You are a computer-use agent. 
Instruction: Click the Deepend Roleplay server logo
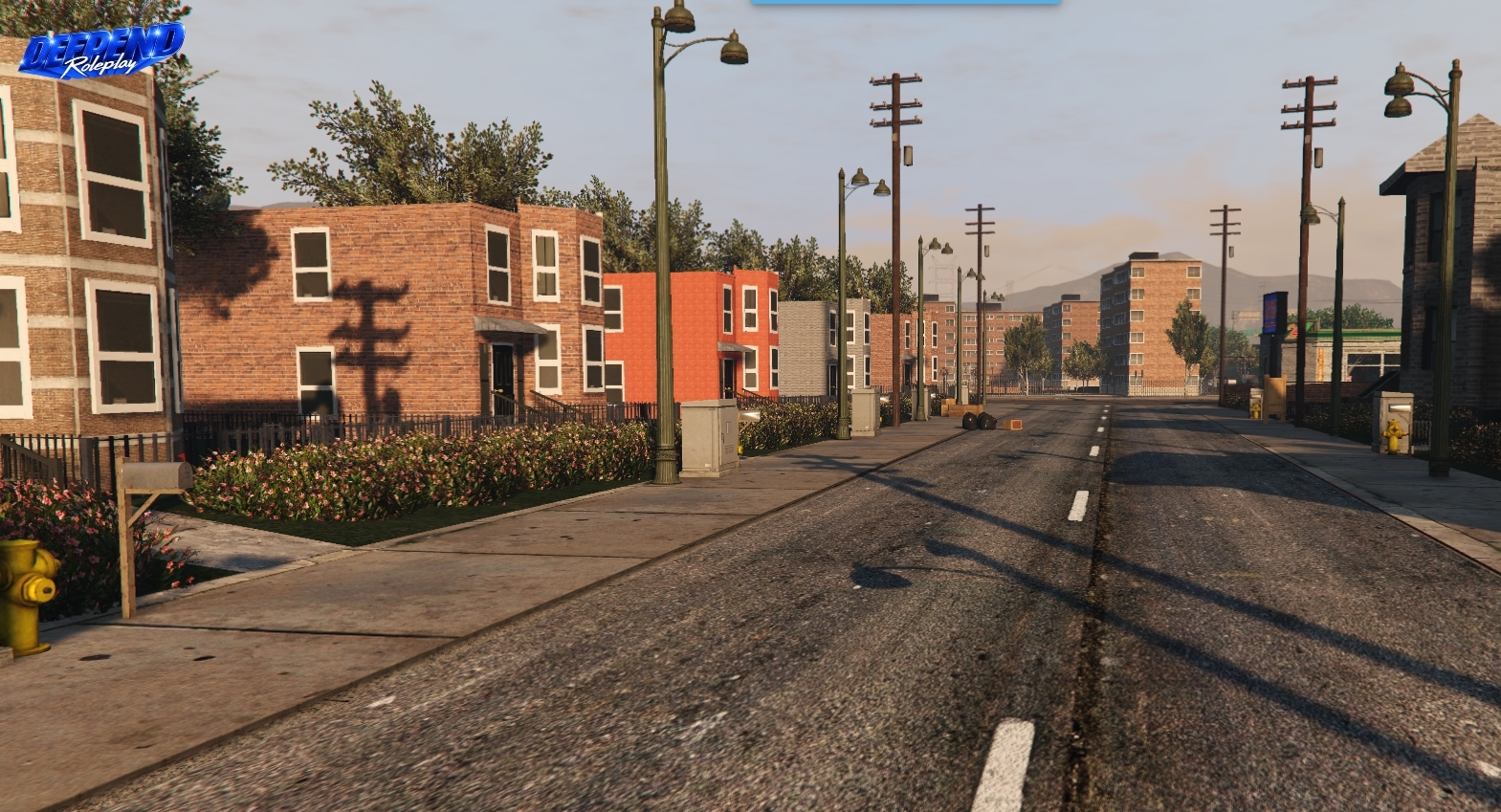coord(100,50)
